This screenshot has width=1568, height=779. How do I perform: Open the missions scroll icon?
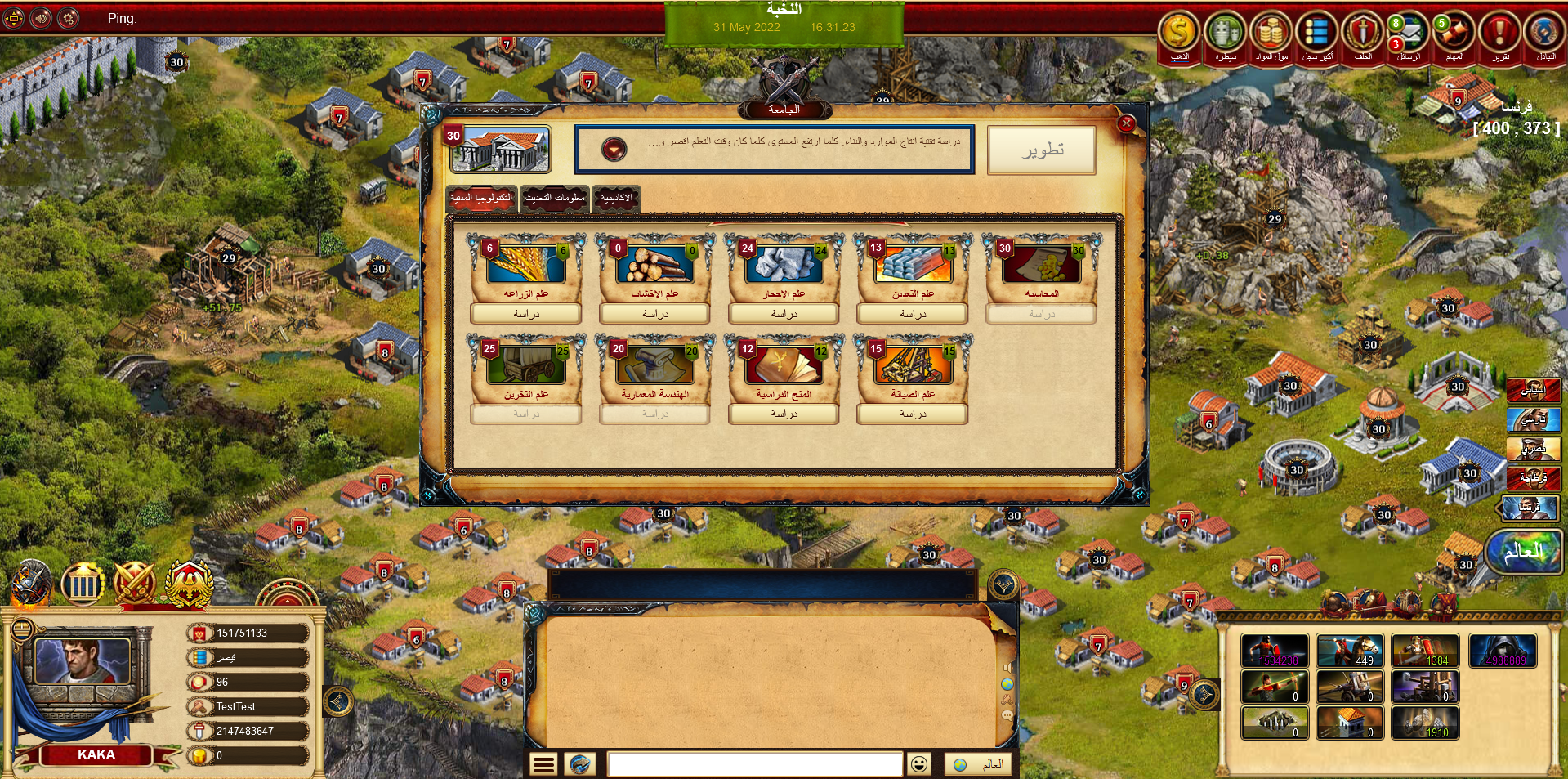pos(1454,34)
